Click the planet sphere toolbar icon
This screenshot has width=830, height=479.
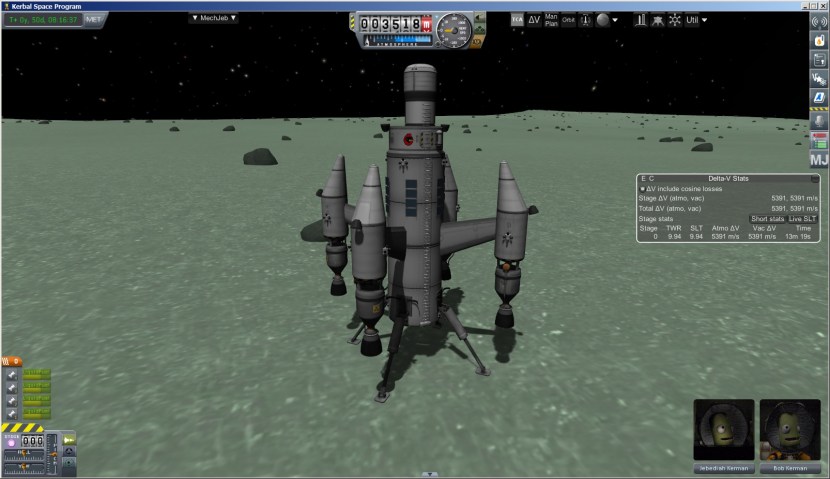click(x=603, y=20)
